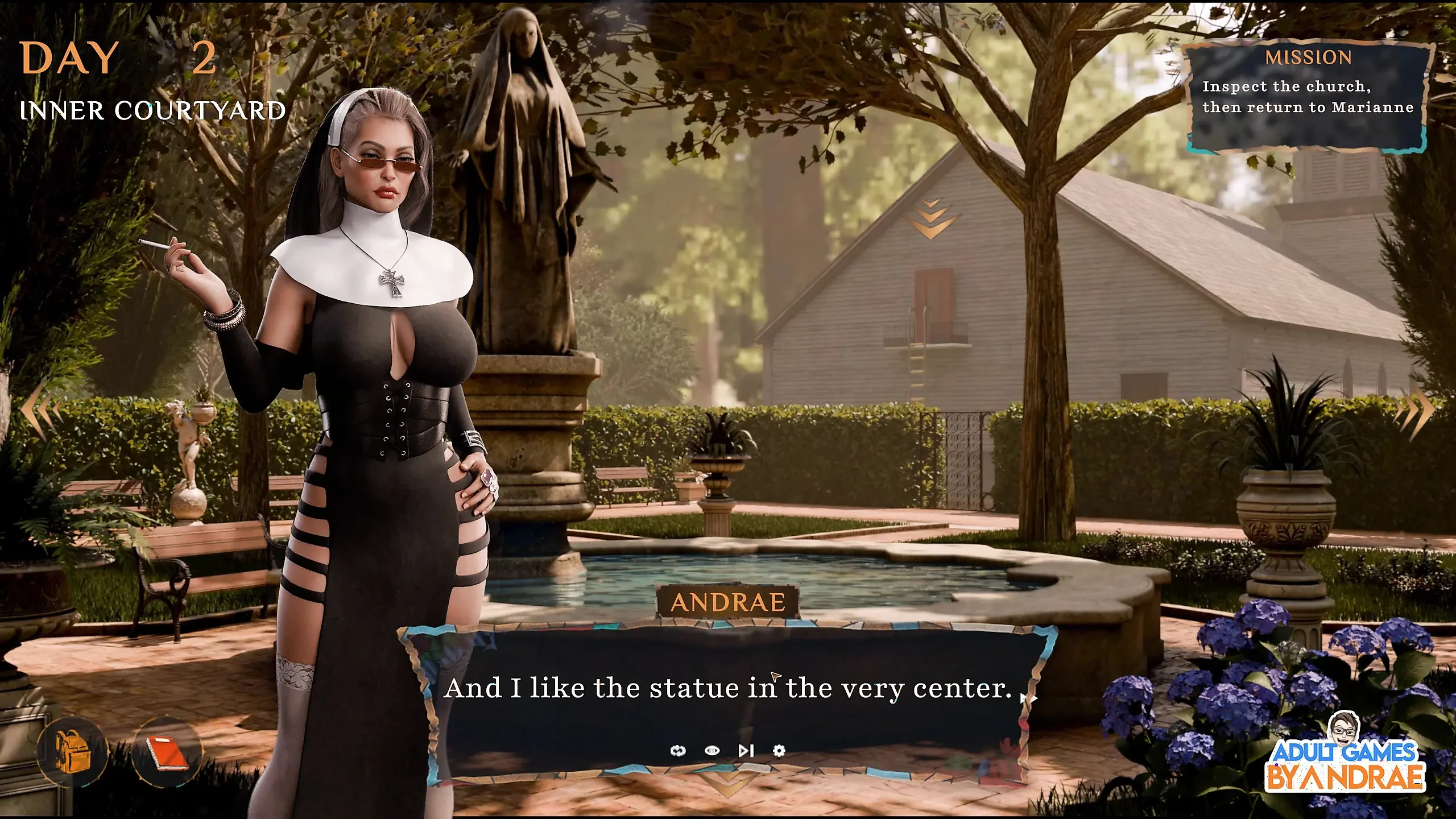
Task: Enter the church via the downward chevron marker
Action: 931,218
